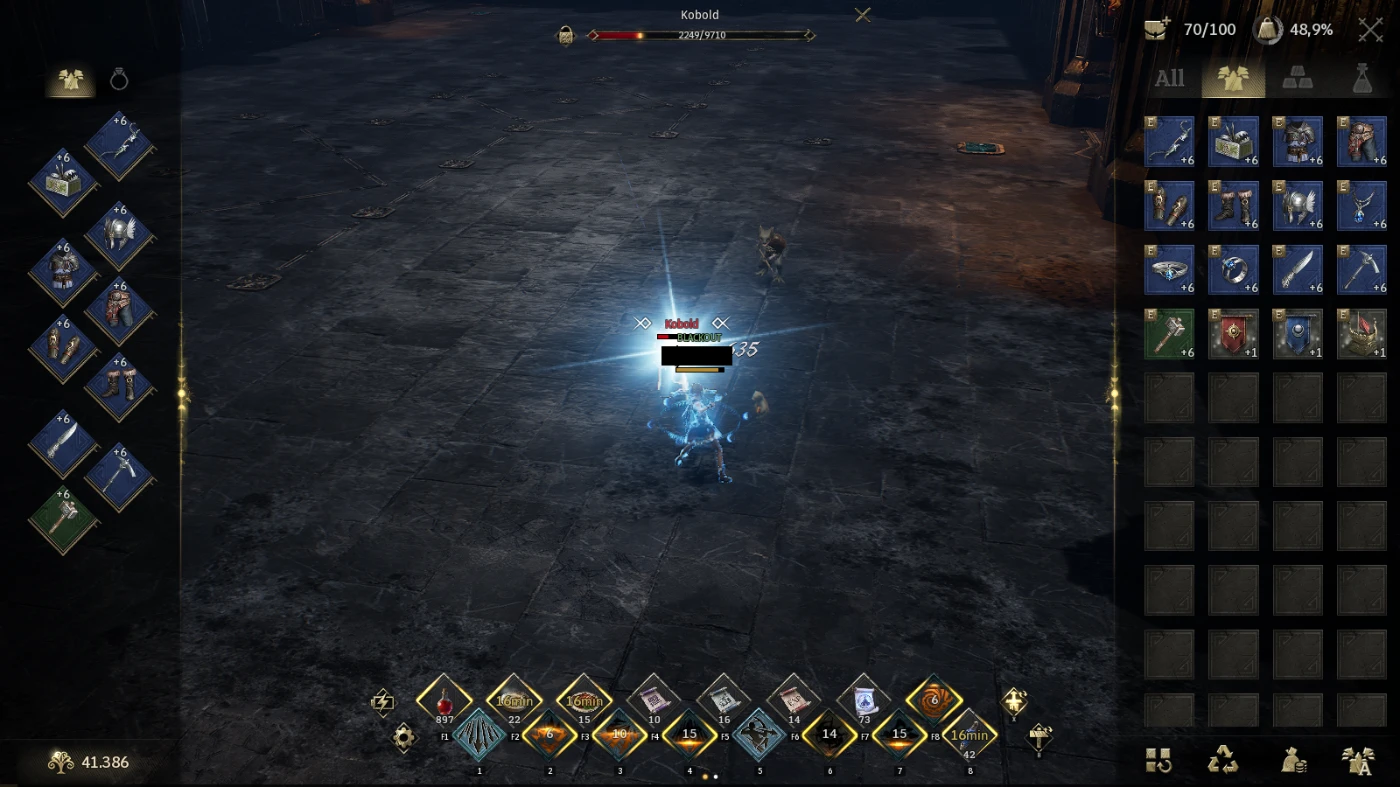
Task: Select the red banner item
Action: pos(1233,333)
